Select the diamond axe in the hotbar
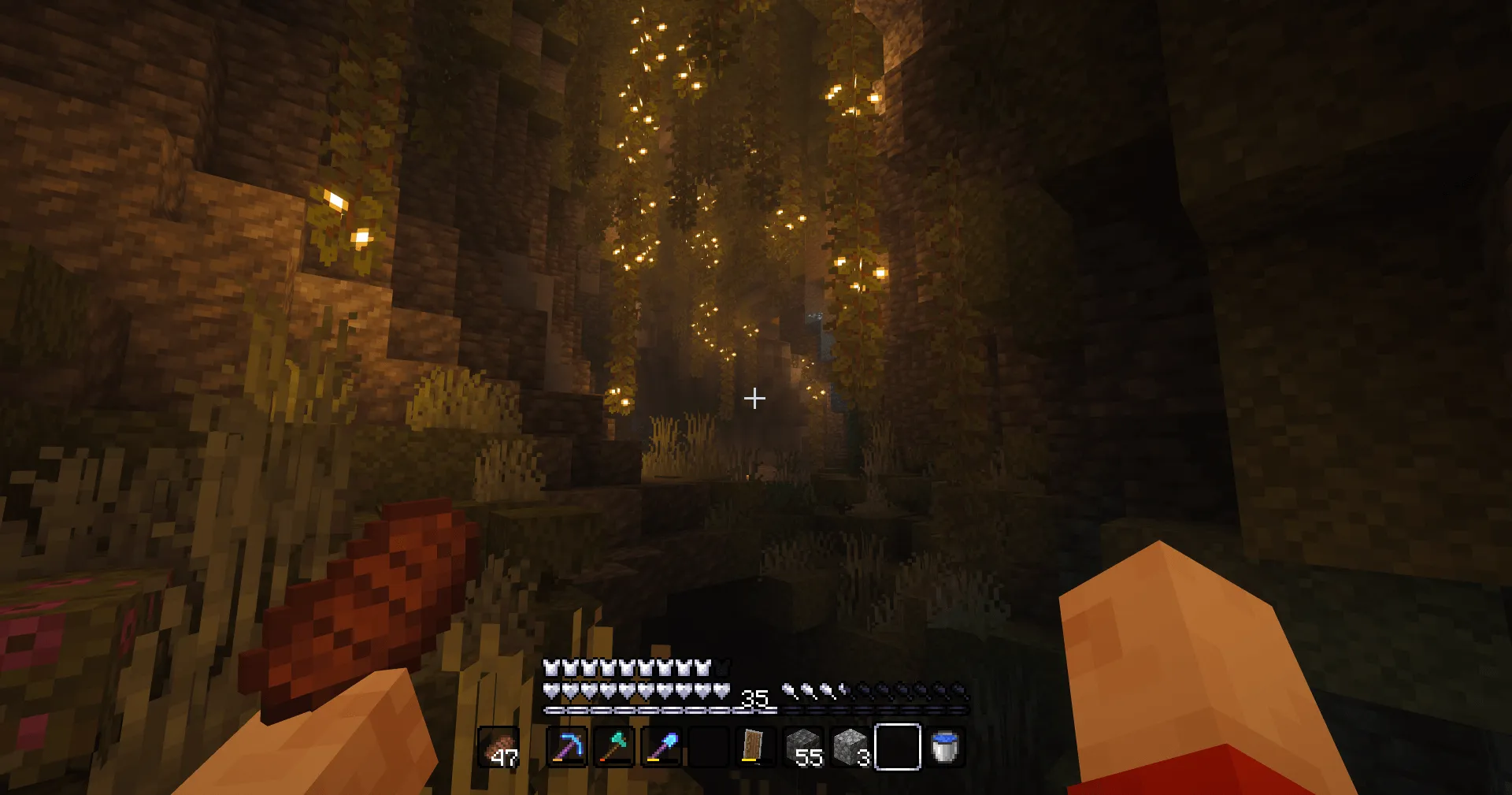Screen dimensions: 1512x795 (x=615, y=749)
